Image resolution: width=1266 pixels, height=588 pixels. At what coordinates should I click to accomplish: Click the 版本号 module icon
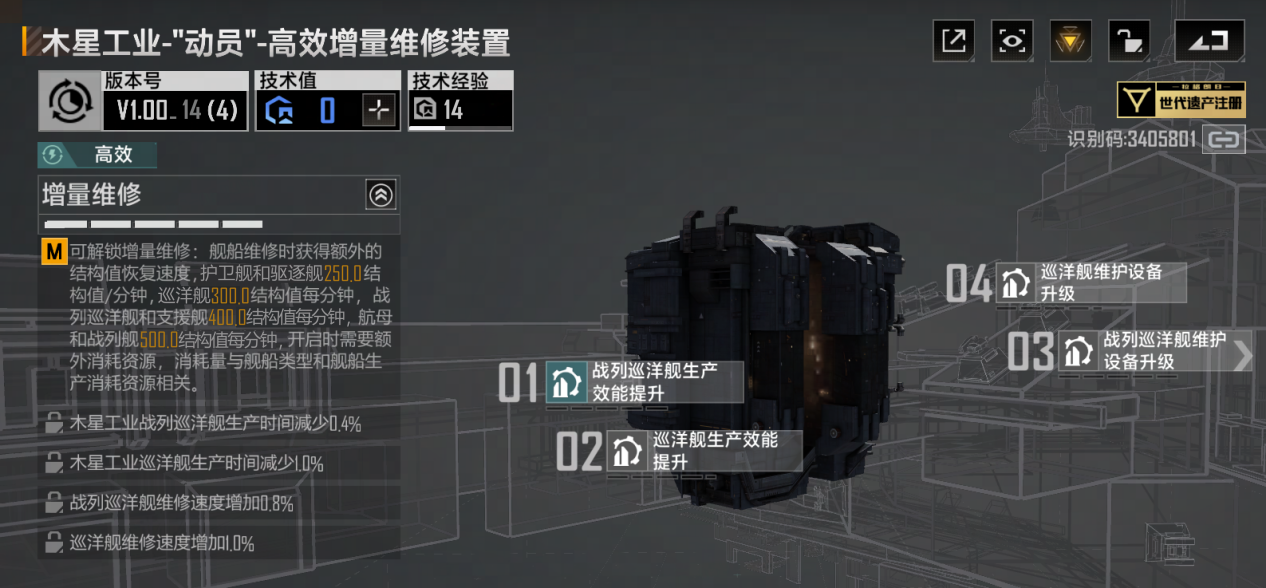(x=70, y=101)
